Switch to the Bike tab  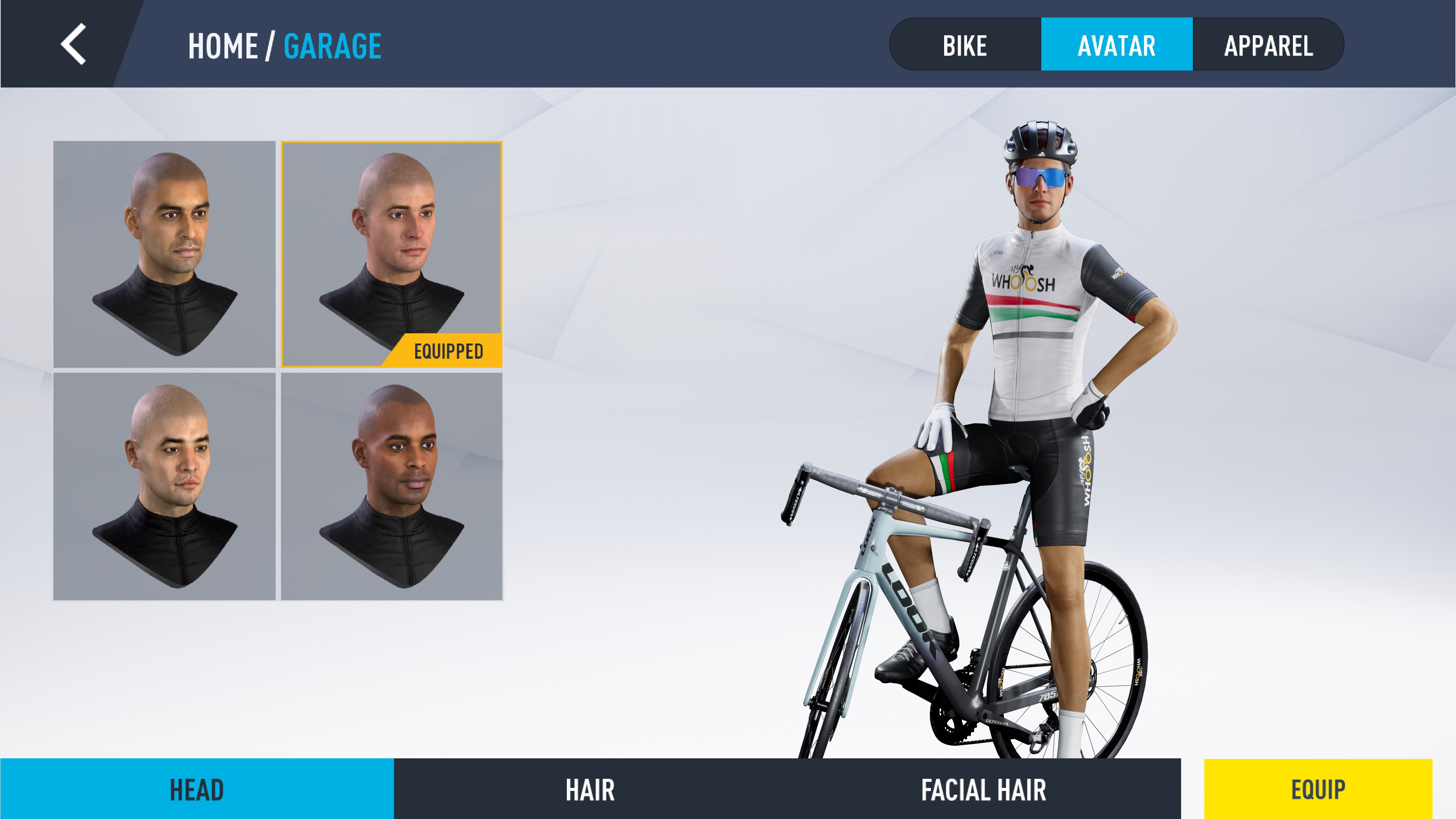(x=965, y=45)
